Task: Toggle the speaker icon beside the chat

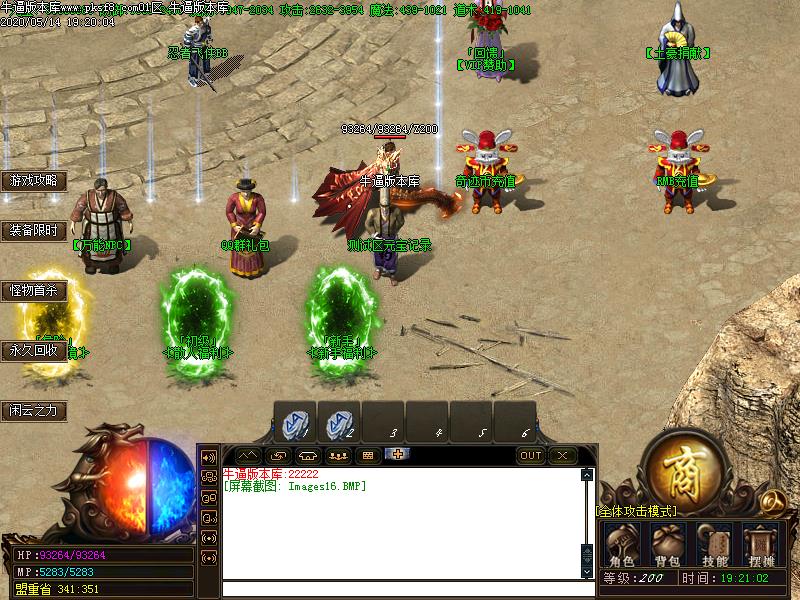Action: 209,457
